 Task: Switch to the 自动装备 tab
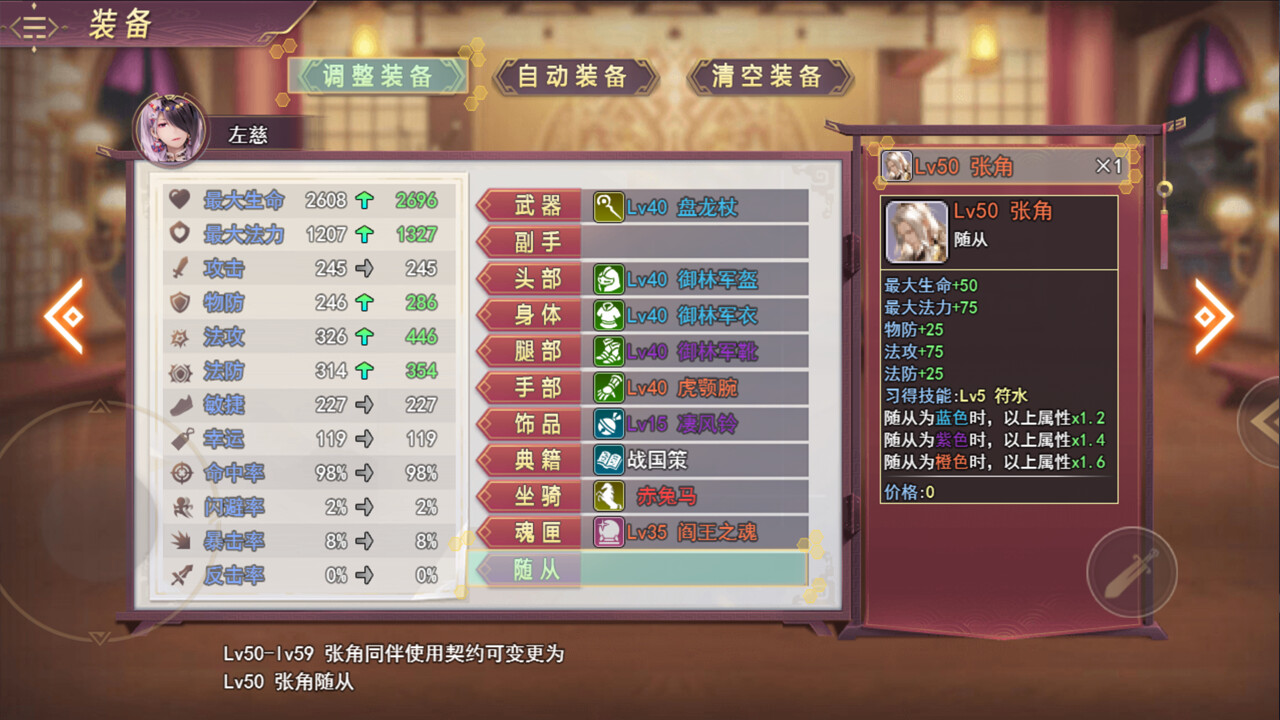(x=572, y=73)
